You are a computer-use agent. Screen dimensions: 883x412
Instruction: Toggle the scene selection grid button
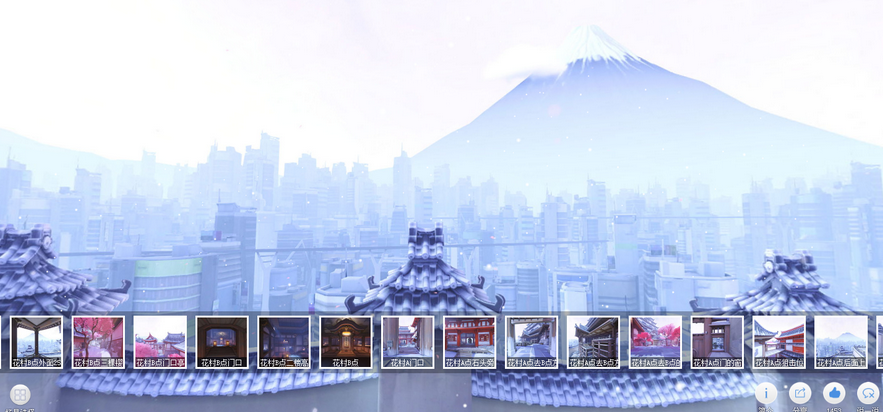[21, 394]
